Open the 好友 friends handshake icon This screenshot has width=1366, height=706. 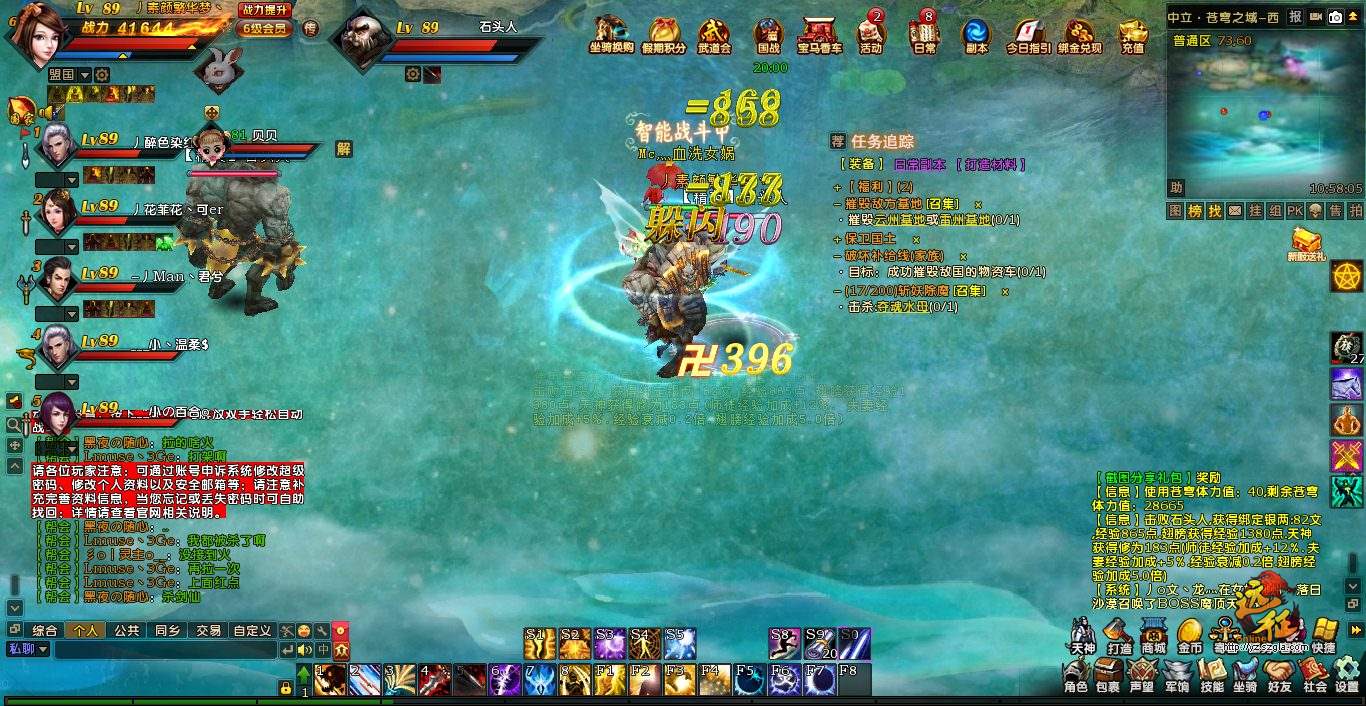[x=1280, y=675]
